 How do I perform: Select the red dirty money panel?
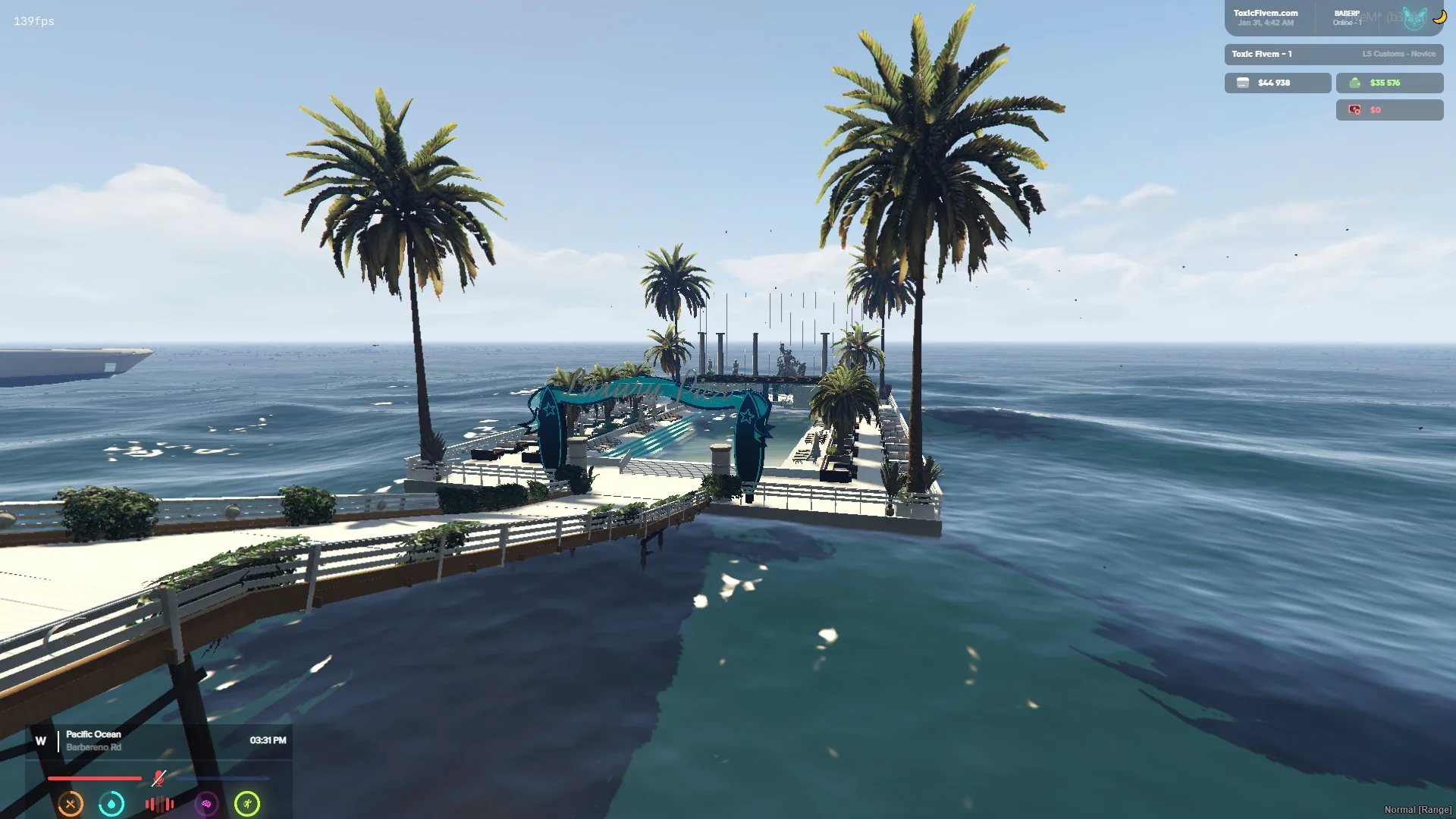(1389, 110)
